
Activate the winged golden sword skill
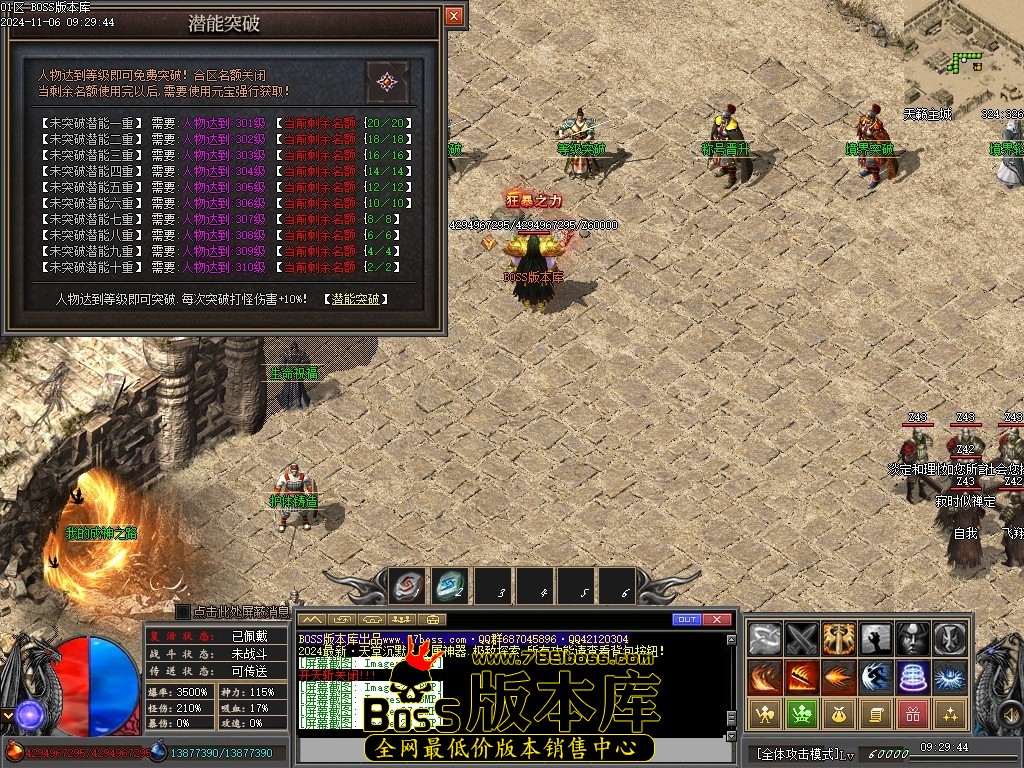839,638
